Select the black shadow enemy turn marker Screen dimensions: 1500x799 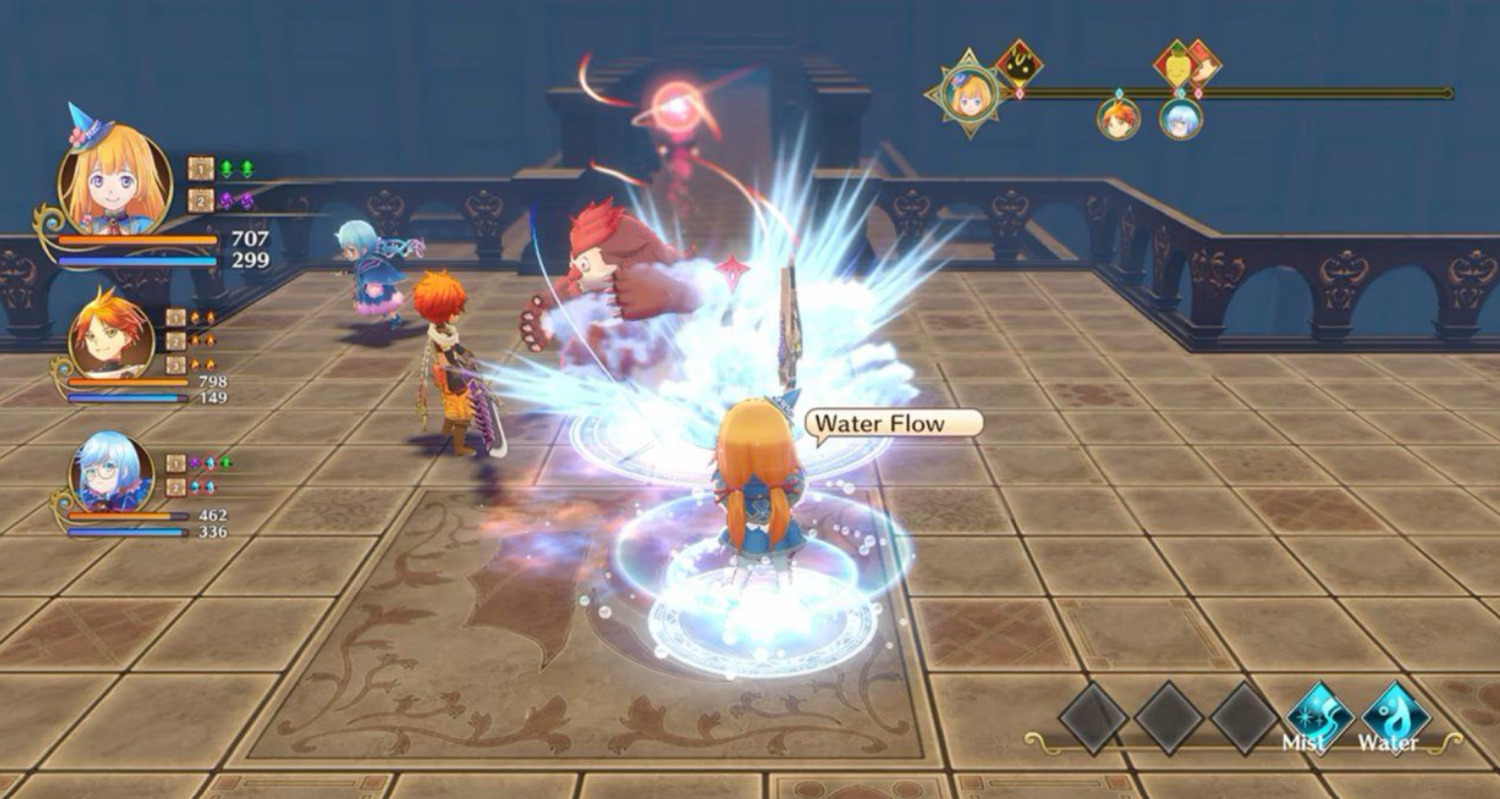(1019, 66)
